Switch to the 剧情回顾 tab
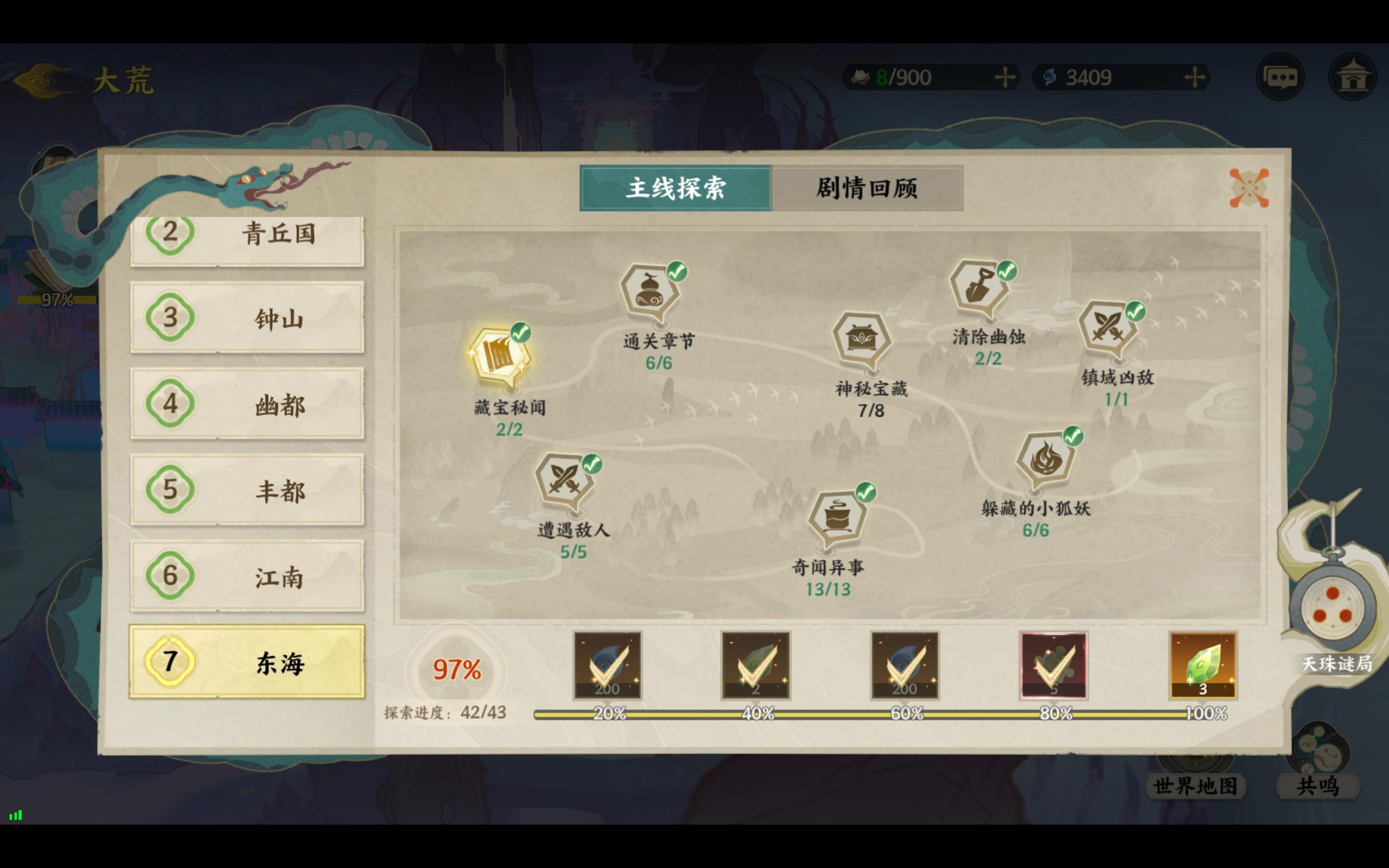The height and width of the screenshot is (868, 1389). coord(866,188)
